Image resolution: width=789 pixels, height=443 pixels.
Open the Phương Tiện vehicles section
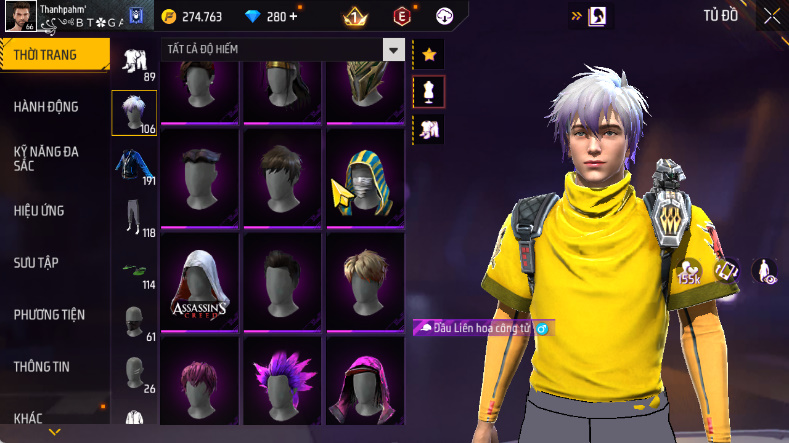pos(50,315)
